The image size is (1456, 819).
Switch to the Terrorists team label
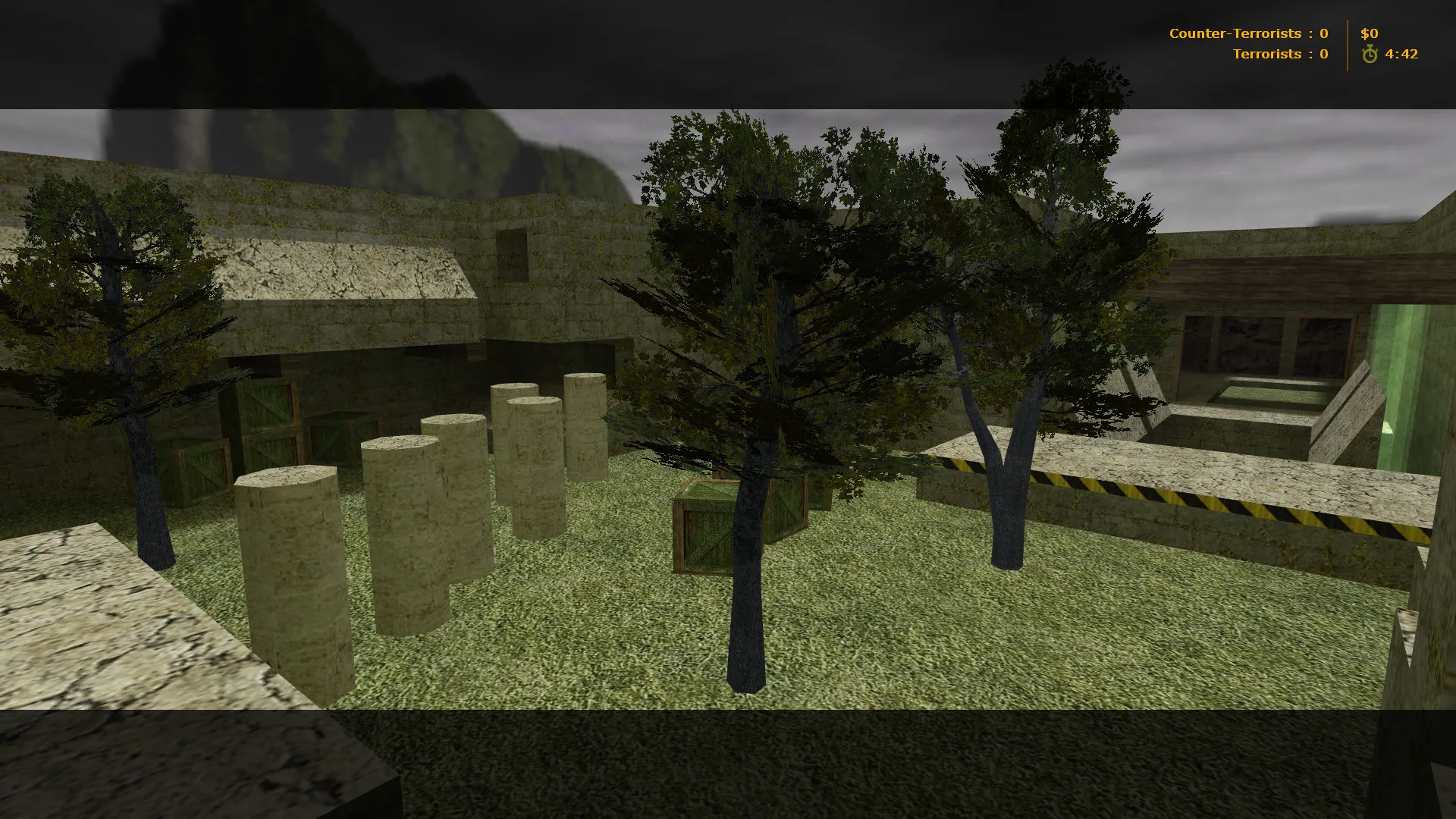(x=1265, y=54)
